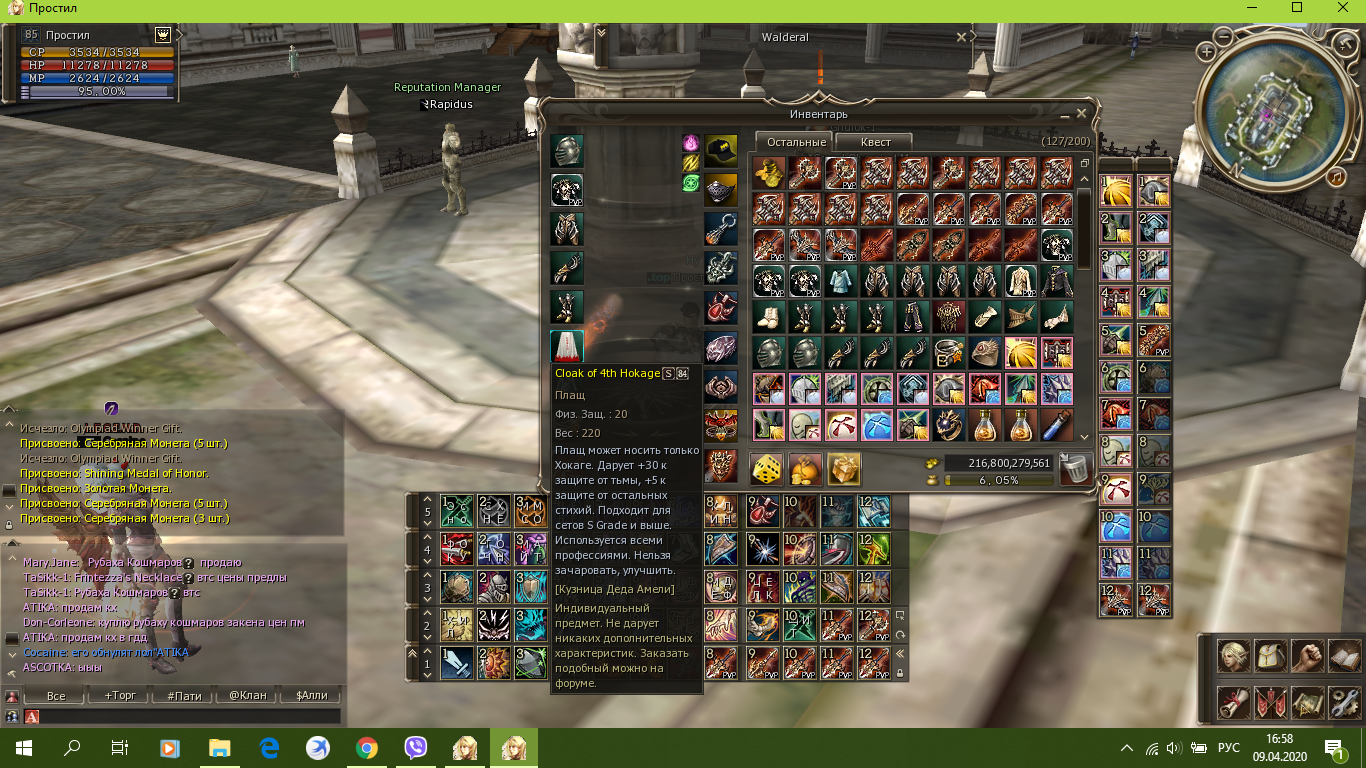
Task: Toggle the shortcut bar lock icon
Action: [898, 672]
